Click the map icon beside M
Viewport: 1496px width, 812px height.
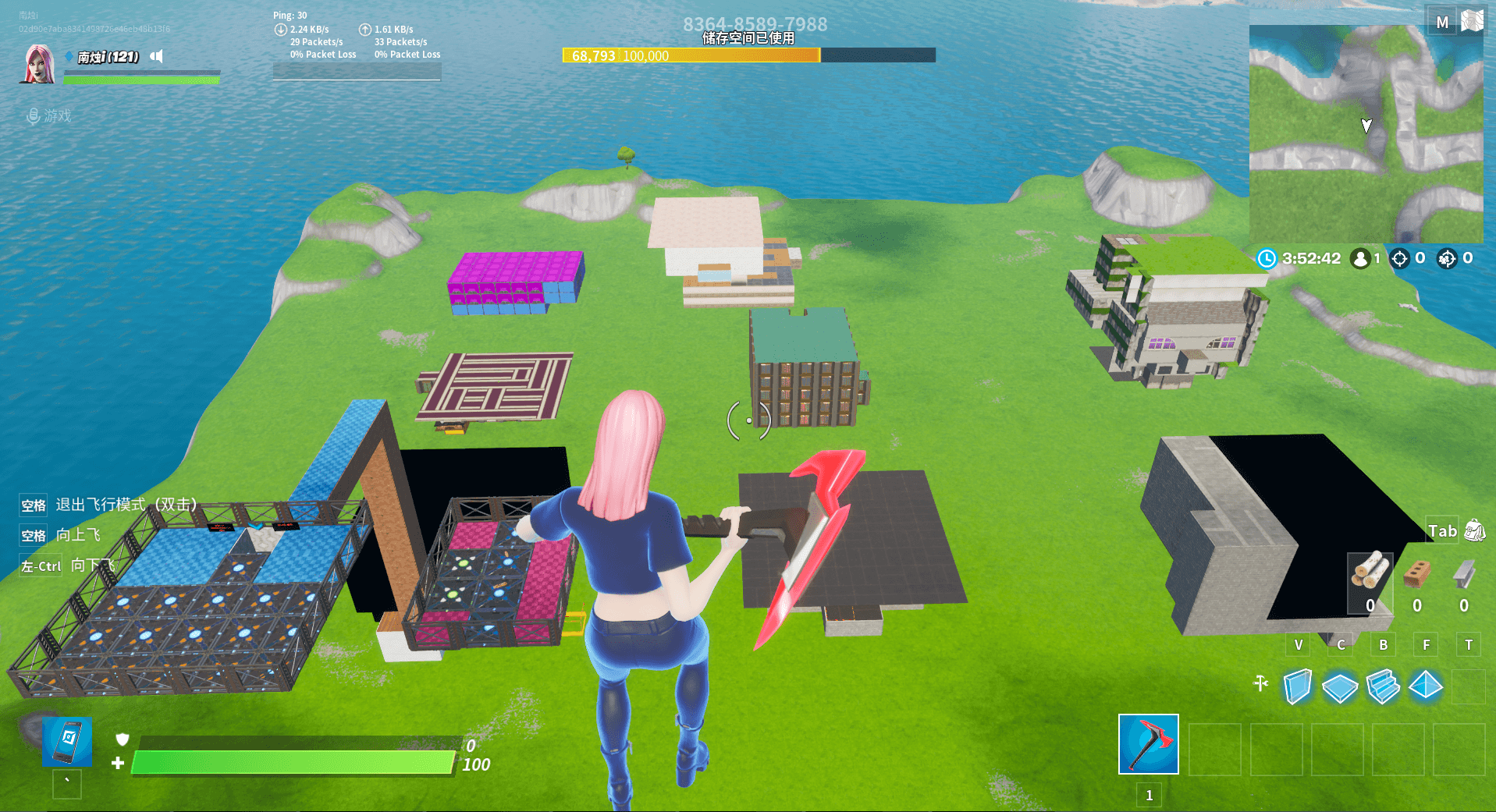click(1472, 21)
